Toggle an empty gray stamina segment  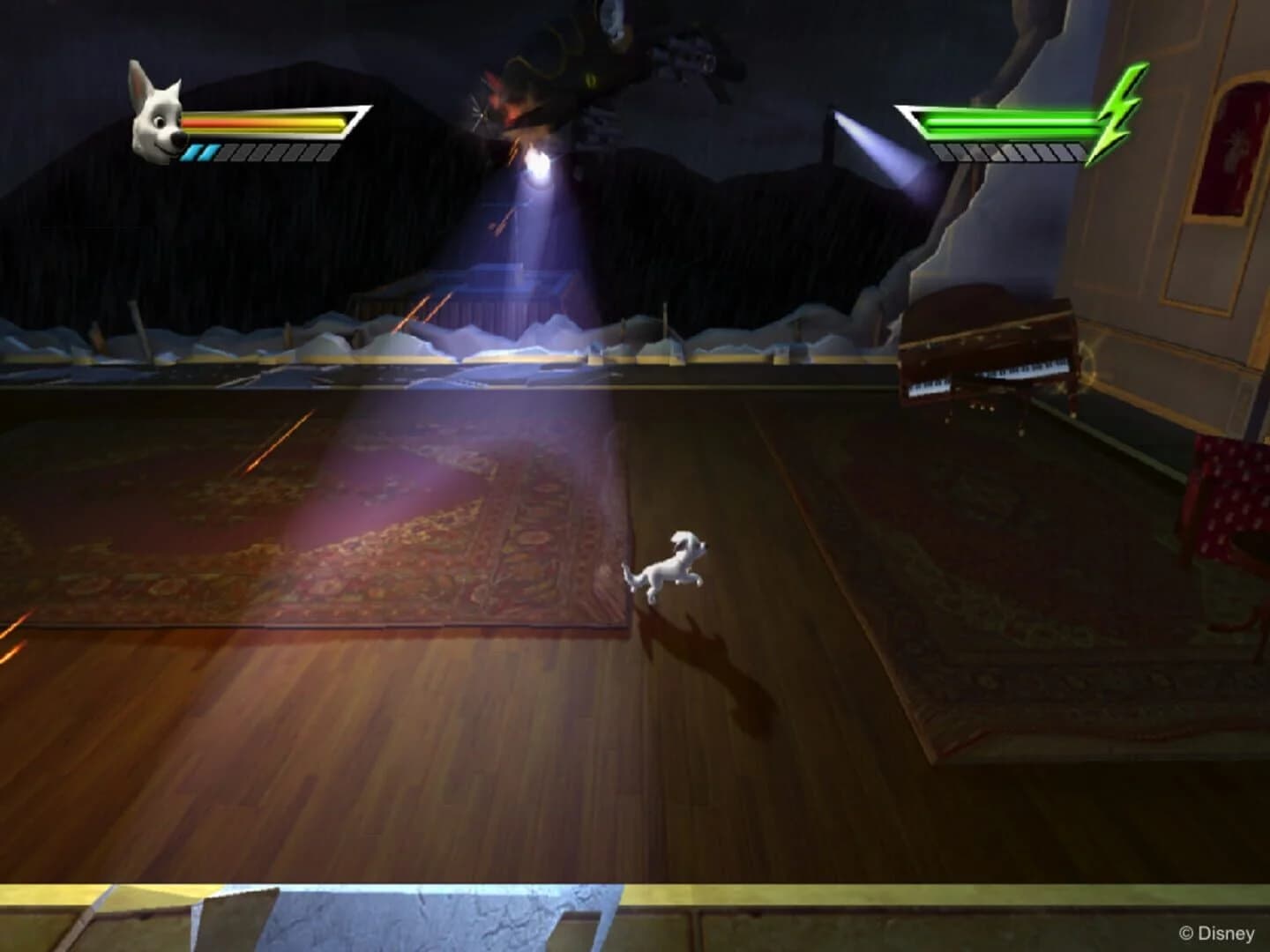coord(265,152)
